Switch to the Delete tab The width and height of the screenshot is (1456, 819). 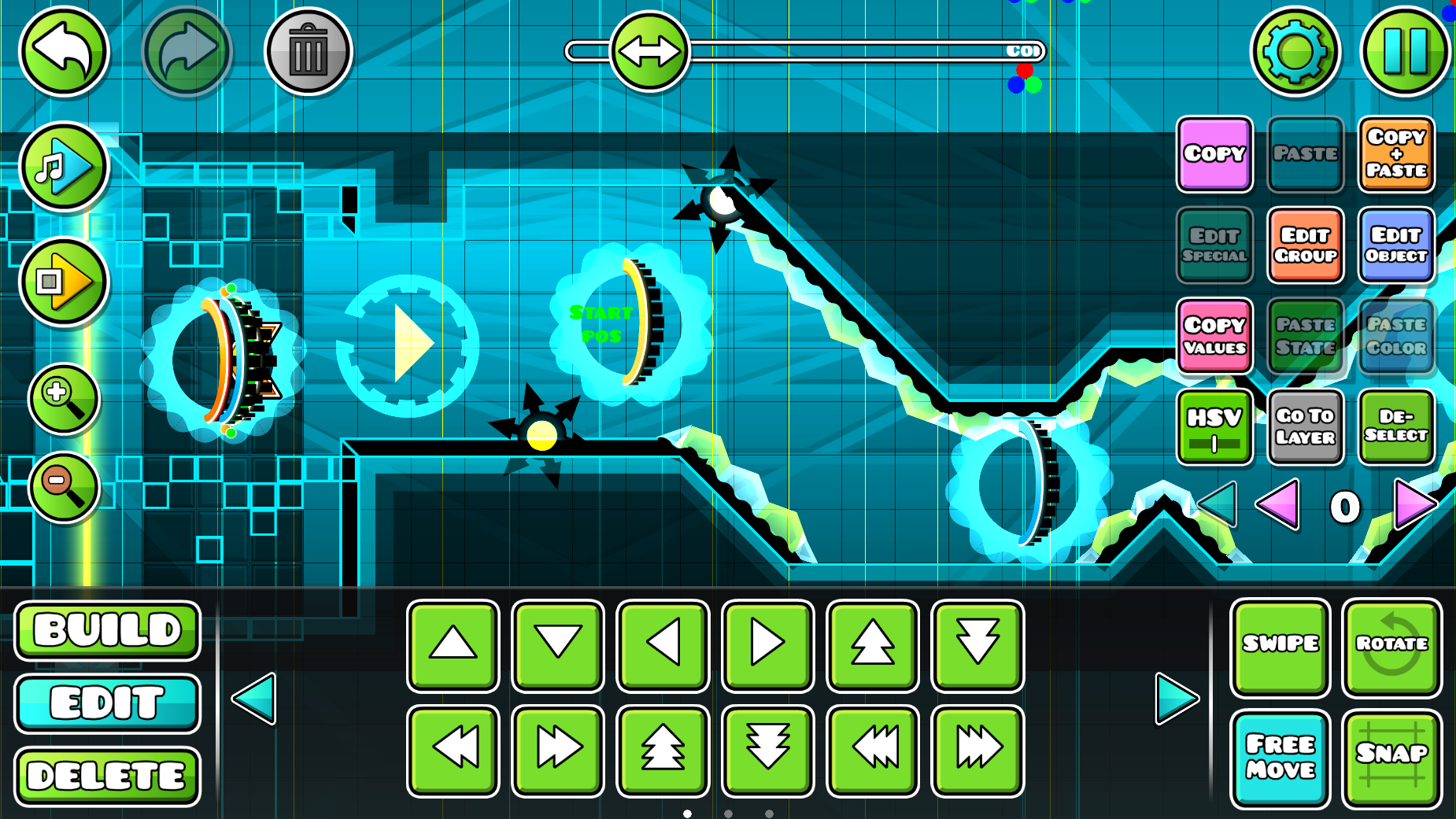[x=108, y=776]
